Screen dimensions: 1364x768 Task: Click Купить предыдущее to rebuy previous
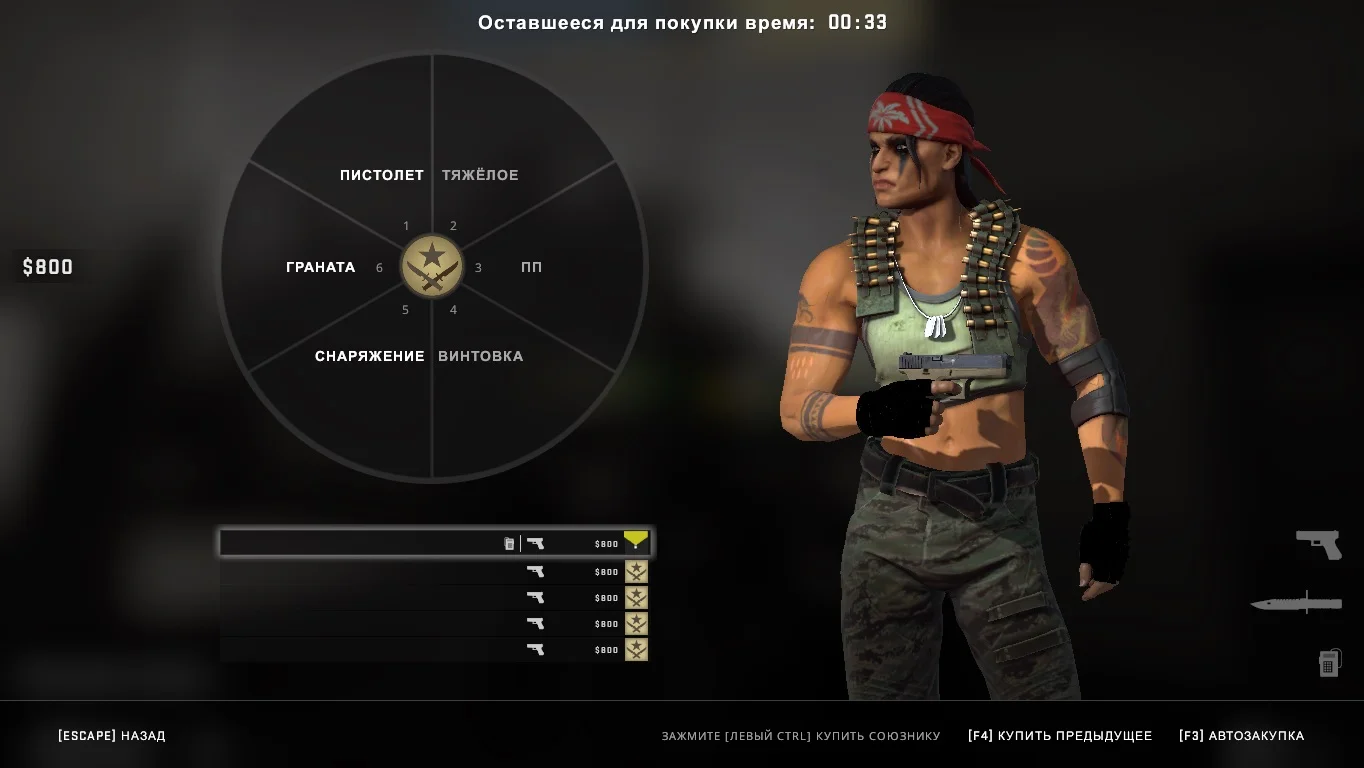click(1060, 736)
